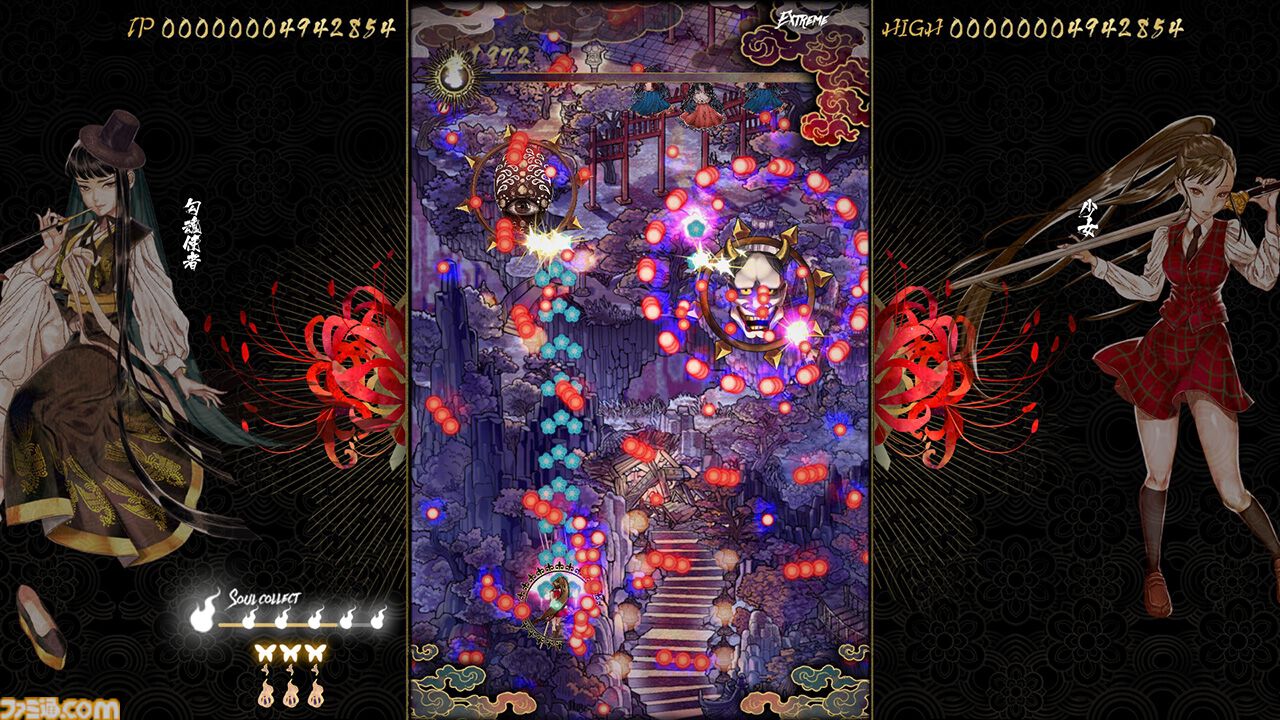Select the large soul flame icon
The height and width of the screenshot is (720, 1280).
tap(203, 618)
